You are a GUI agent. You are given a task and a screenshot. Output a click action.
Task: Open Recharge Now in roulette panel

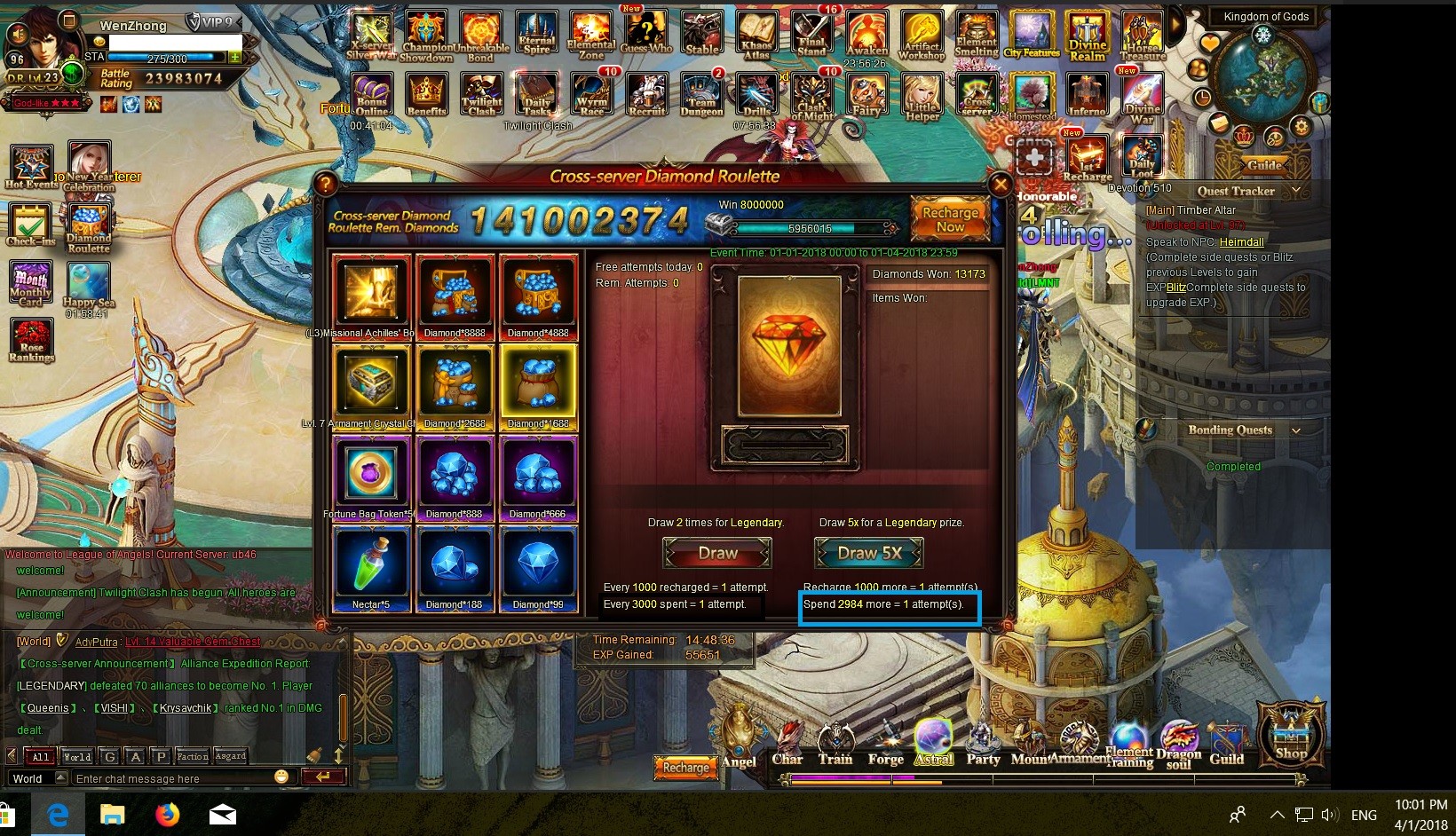(950, 219)
